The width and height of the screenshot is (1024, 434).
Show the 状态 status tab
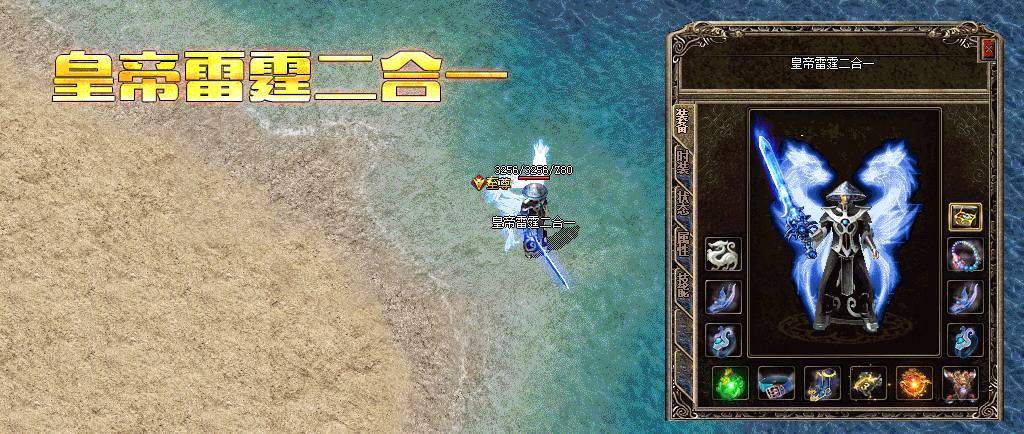682,201
